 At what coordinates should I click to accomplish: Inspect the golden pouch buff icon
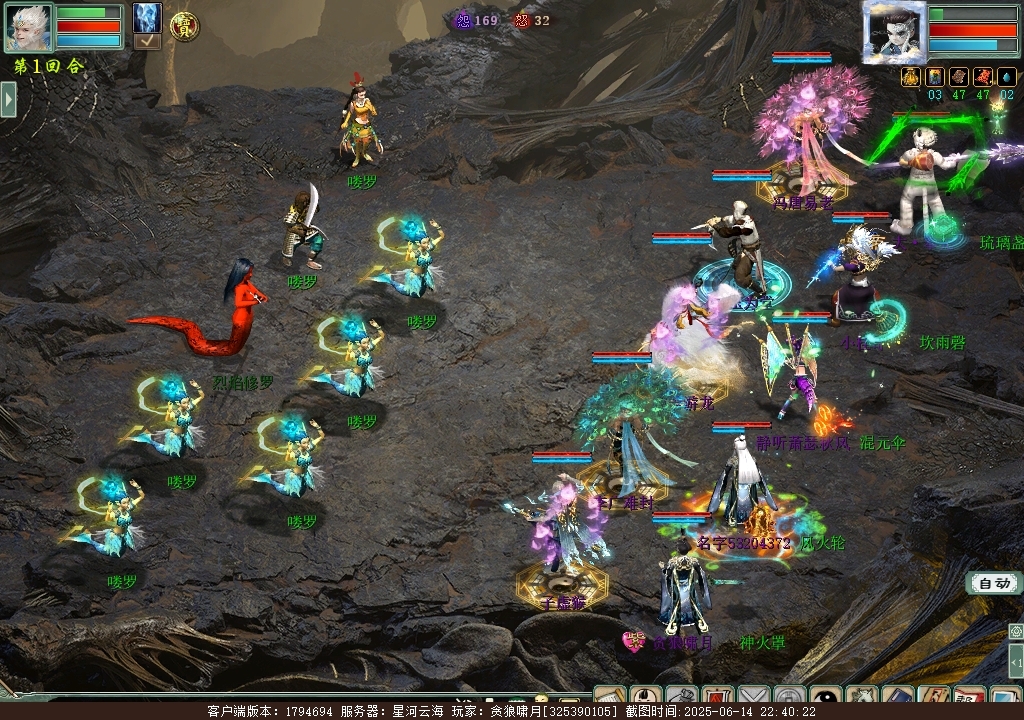coord(911,77)
